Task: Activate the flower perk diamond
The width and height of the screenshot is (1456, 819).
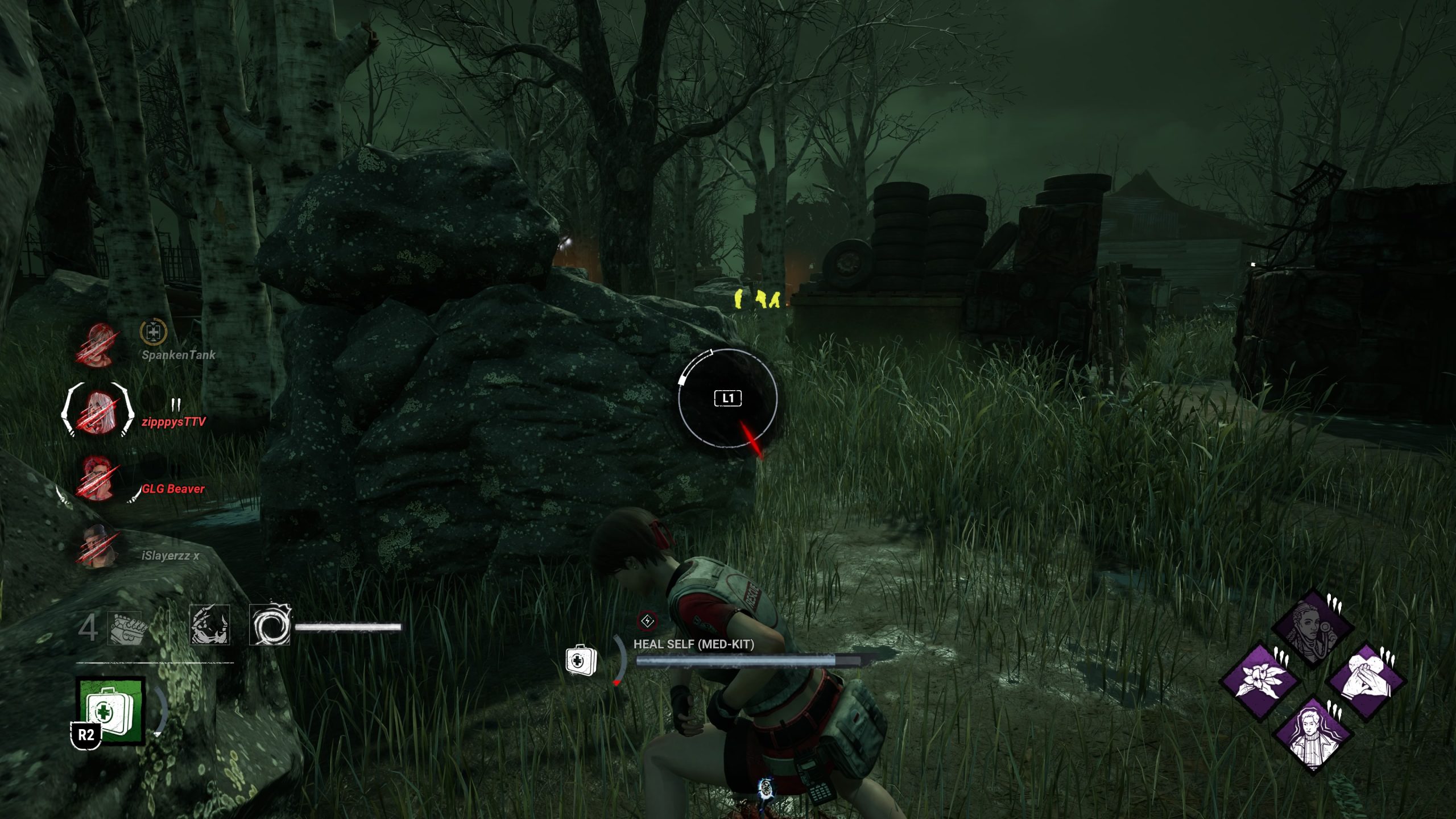Action: (x=1261, y=681)
